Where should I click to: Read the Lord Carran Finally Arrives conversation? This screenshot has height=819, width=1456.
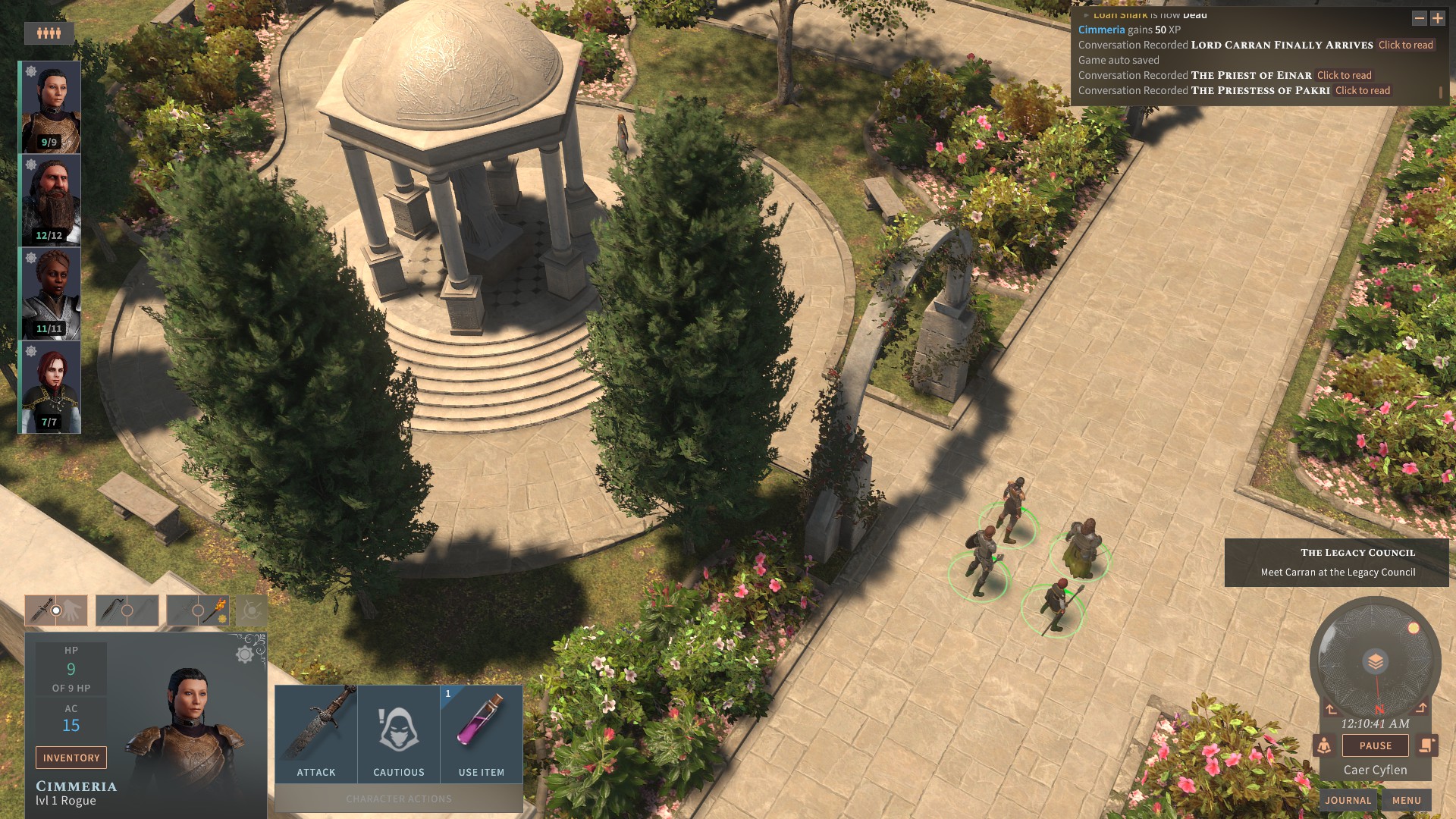point(1405,45)
